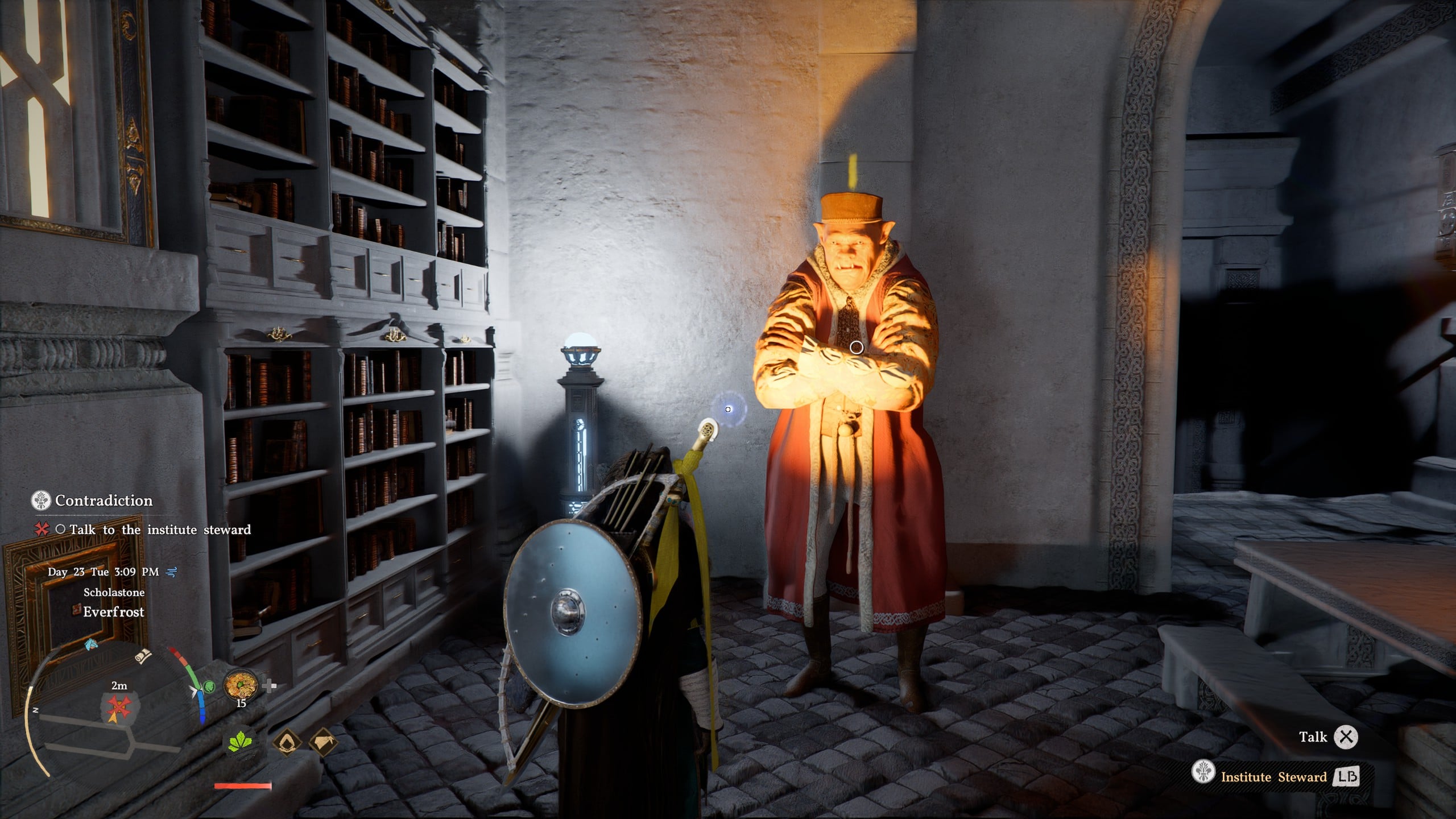Open the Contradiction quest tracker title

tap(104, 500)
